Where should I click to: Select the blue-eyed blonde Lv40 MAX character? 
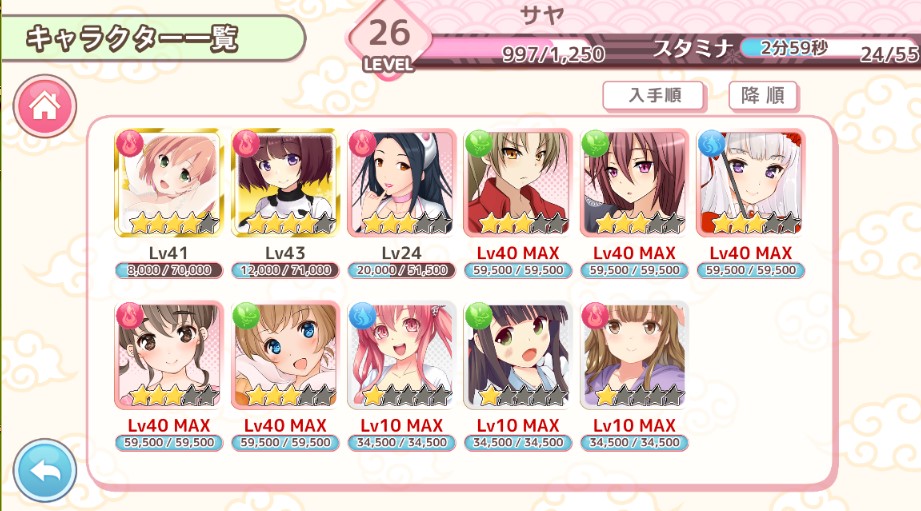(285, 356)
